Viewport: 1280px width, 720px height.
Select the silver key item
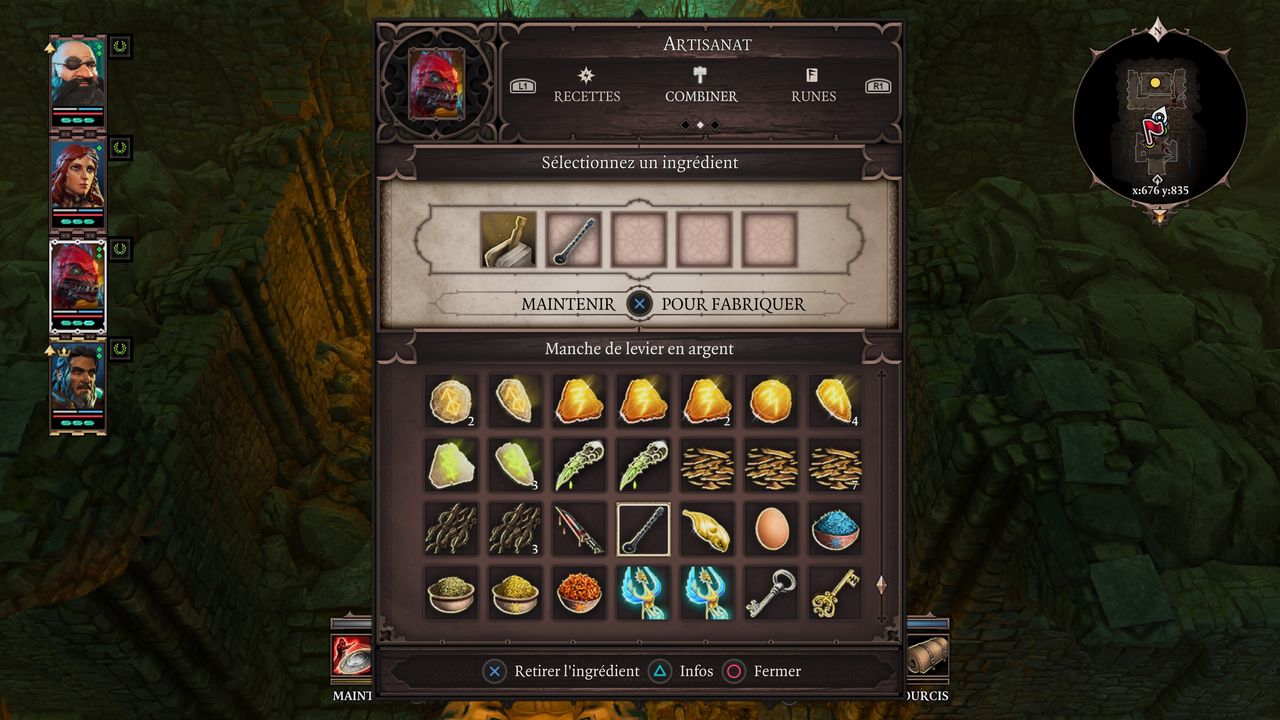[x=771, y=593]
